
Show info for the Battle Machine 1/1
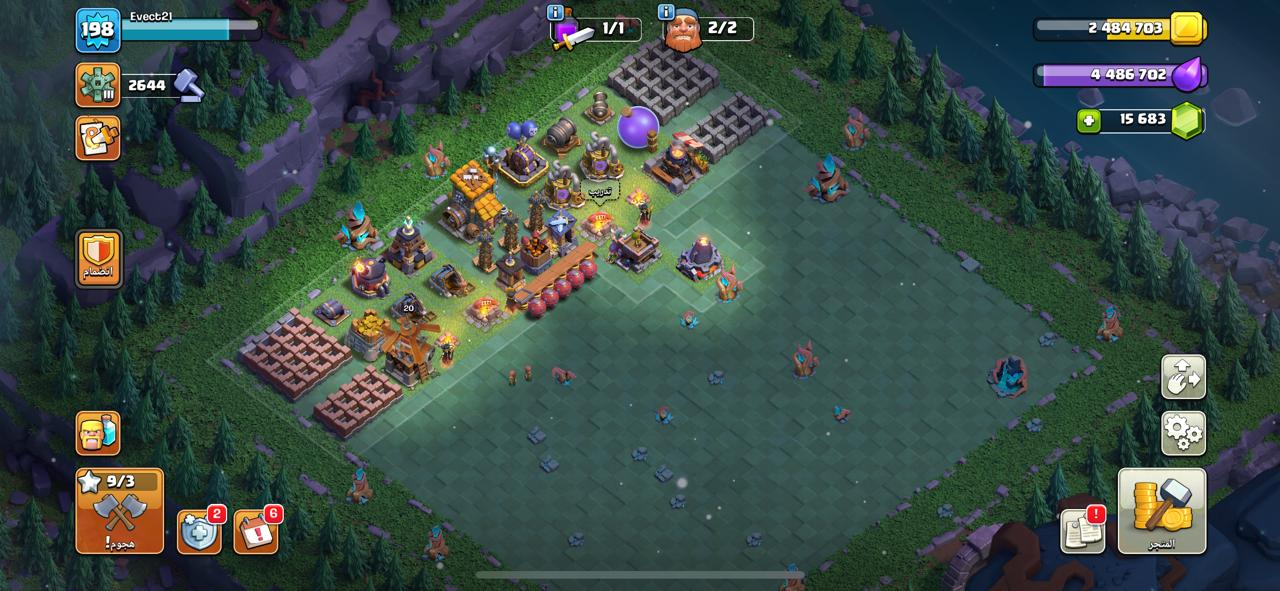coord(555,13)
